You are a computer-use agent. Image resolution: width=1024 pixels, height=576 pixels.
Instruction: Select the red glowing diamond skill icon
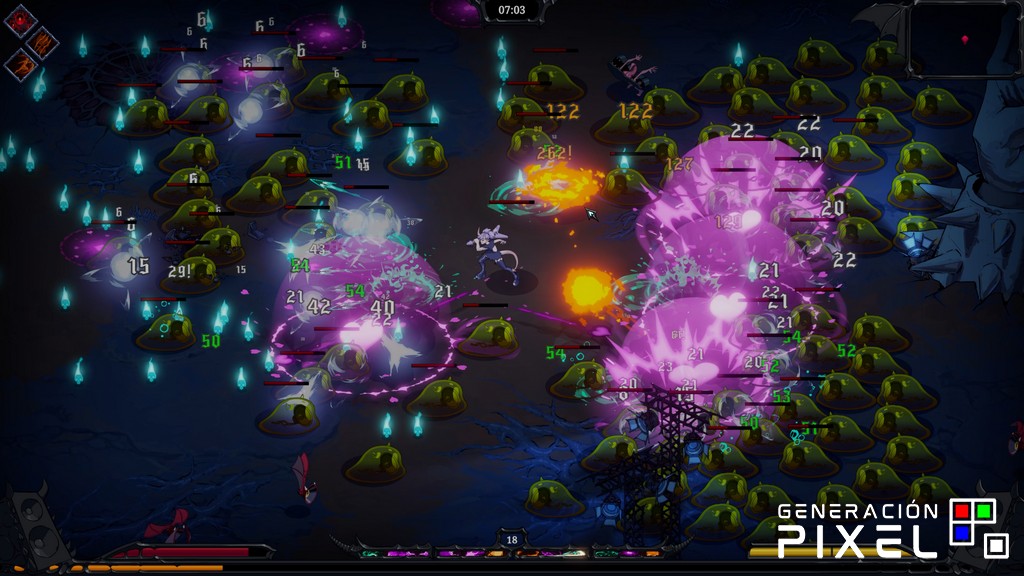pos(20,20)
